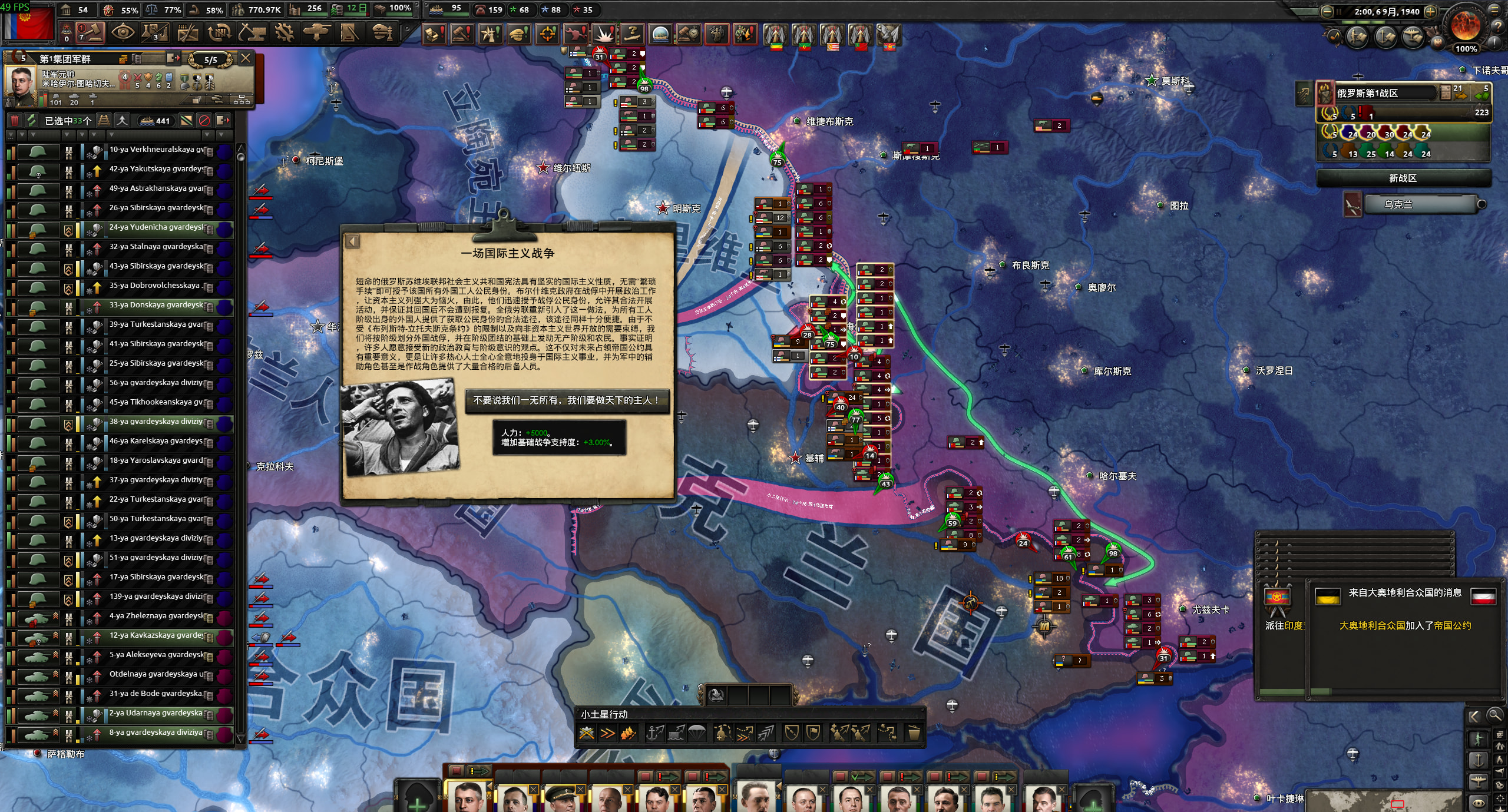Open the production gear-and-wrench screen
Viewport: 1508px width, 812px height.
tap(284, 32)
